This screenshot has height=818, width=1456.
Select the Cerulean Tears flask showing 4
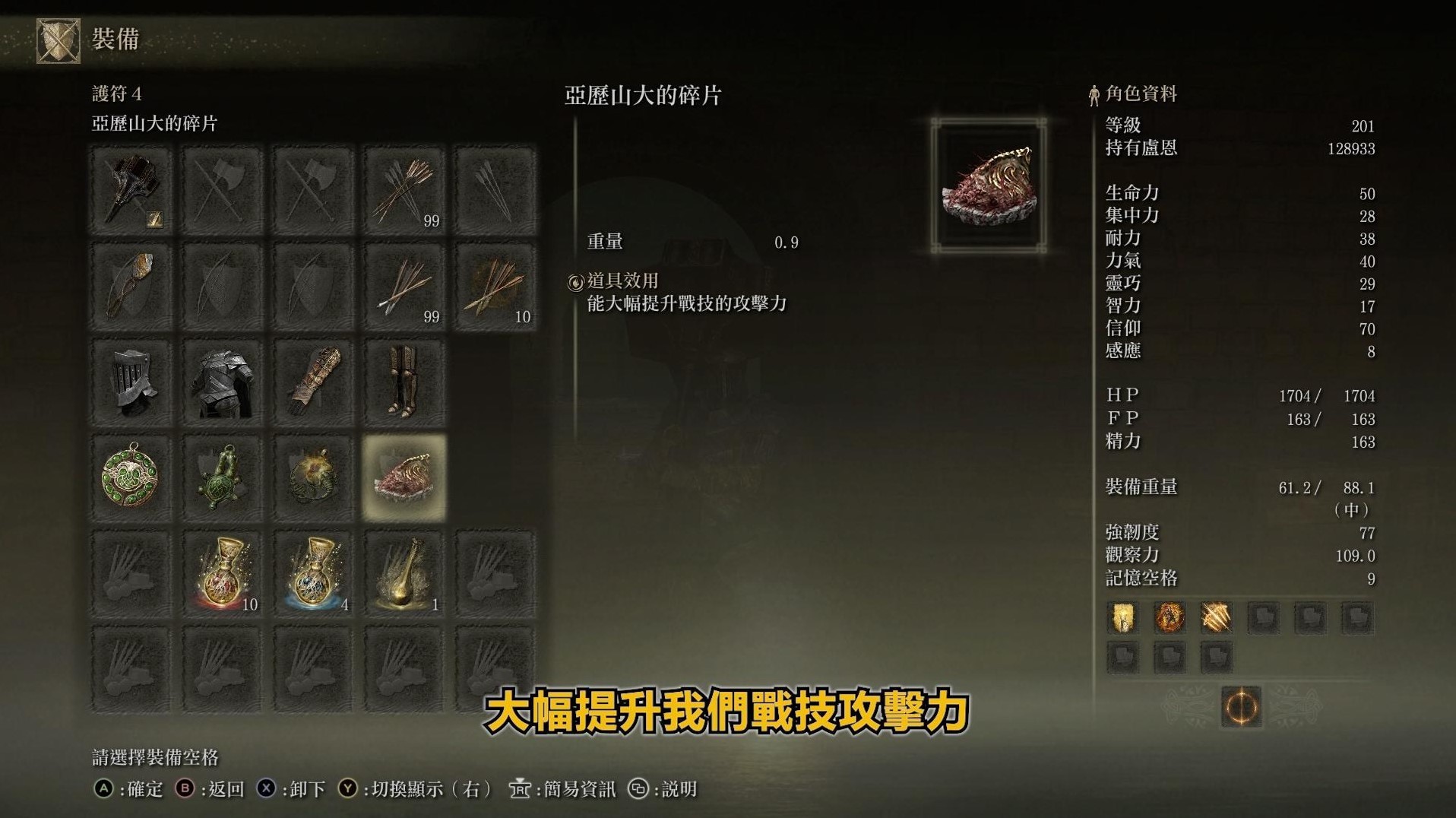point(313,572)
